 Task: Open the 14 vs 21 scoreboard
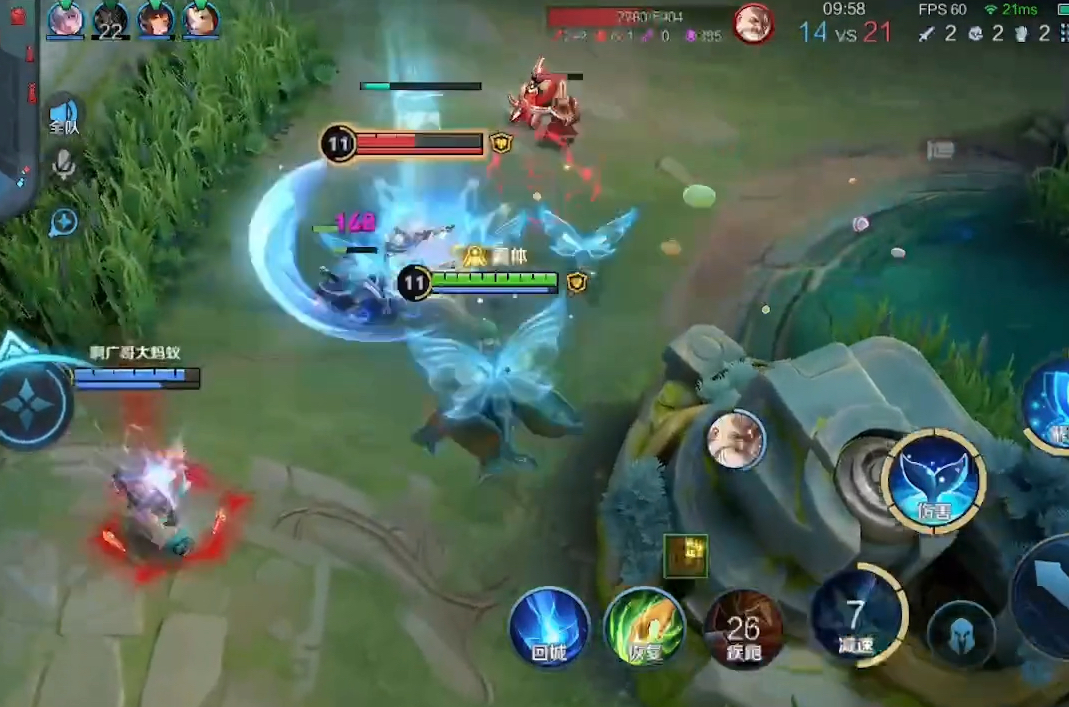pyautogui.click(x=845, y=32)
